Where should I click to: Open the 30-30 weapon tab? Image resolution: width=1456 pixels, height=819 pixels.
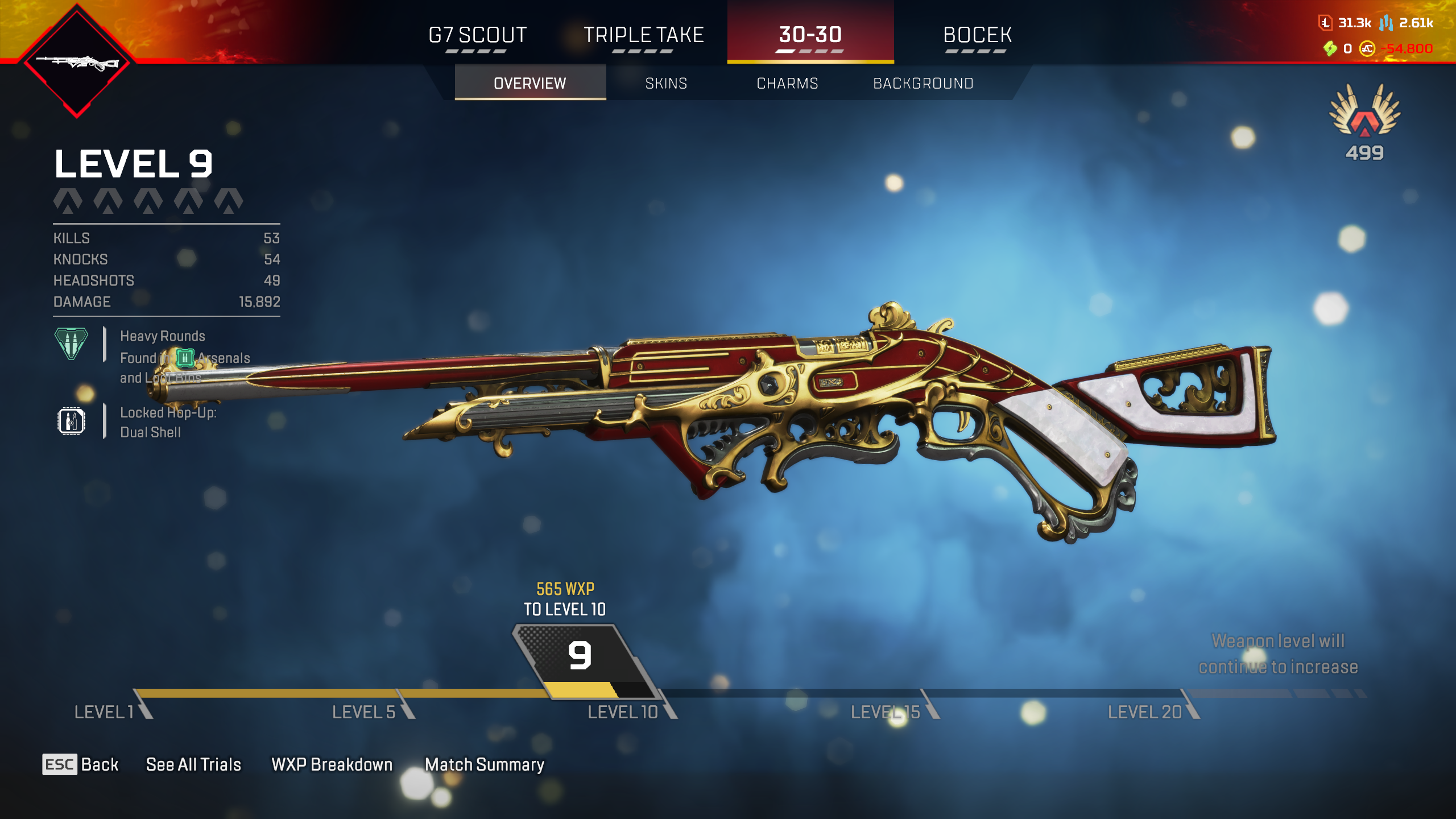pyautogui.click(x=810, y=35)
